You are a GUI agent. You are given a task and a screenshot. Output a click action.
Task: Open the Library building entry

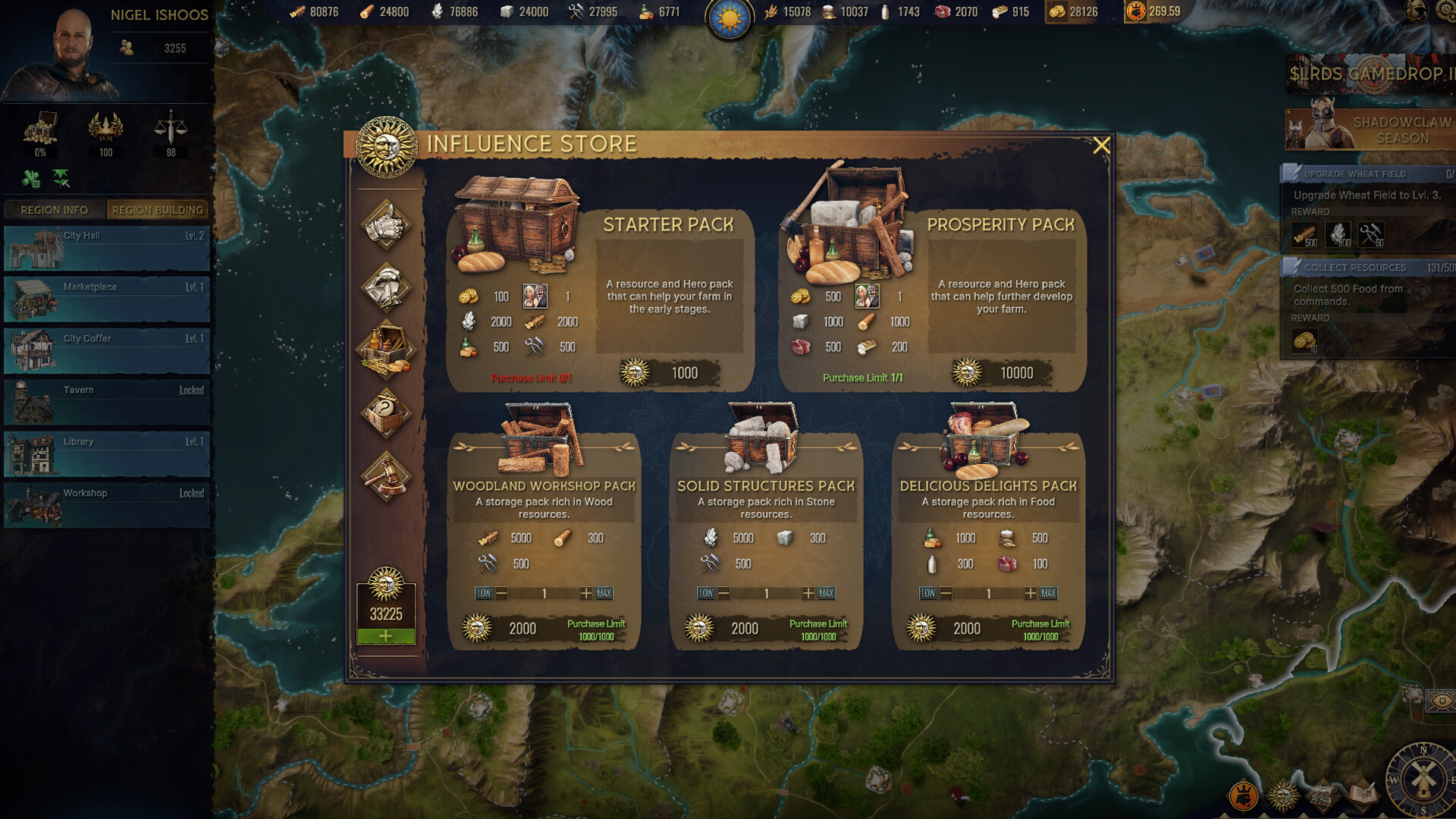click(x=106, y=454)
